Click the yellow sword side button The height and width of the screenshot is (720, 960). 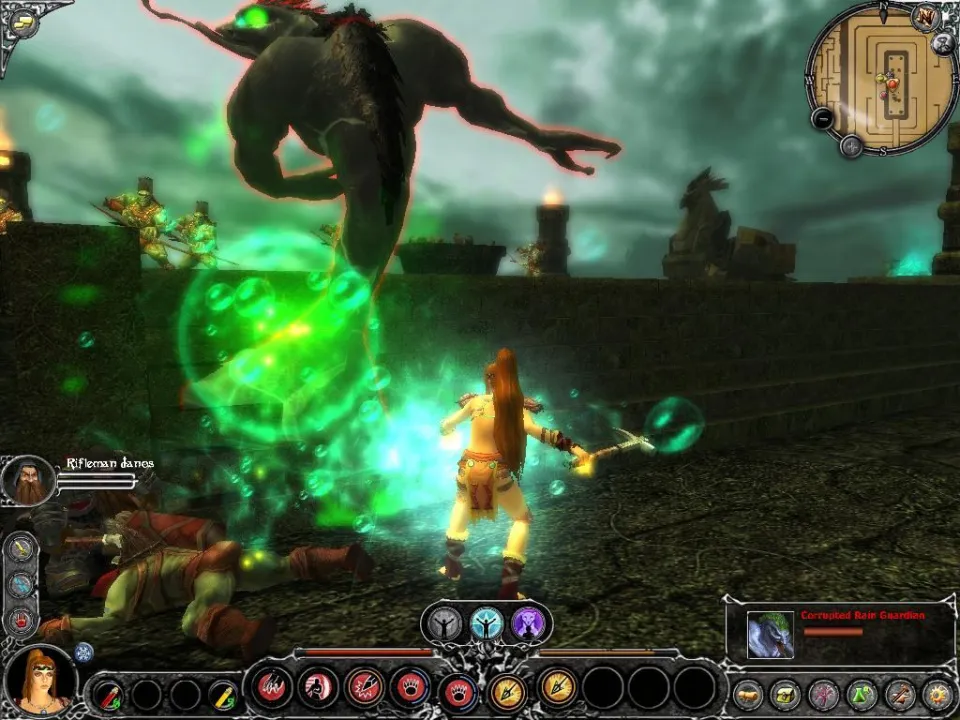pos(22,549)
